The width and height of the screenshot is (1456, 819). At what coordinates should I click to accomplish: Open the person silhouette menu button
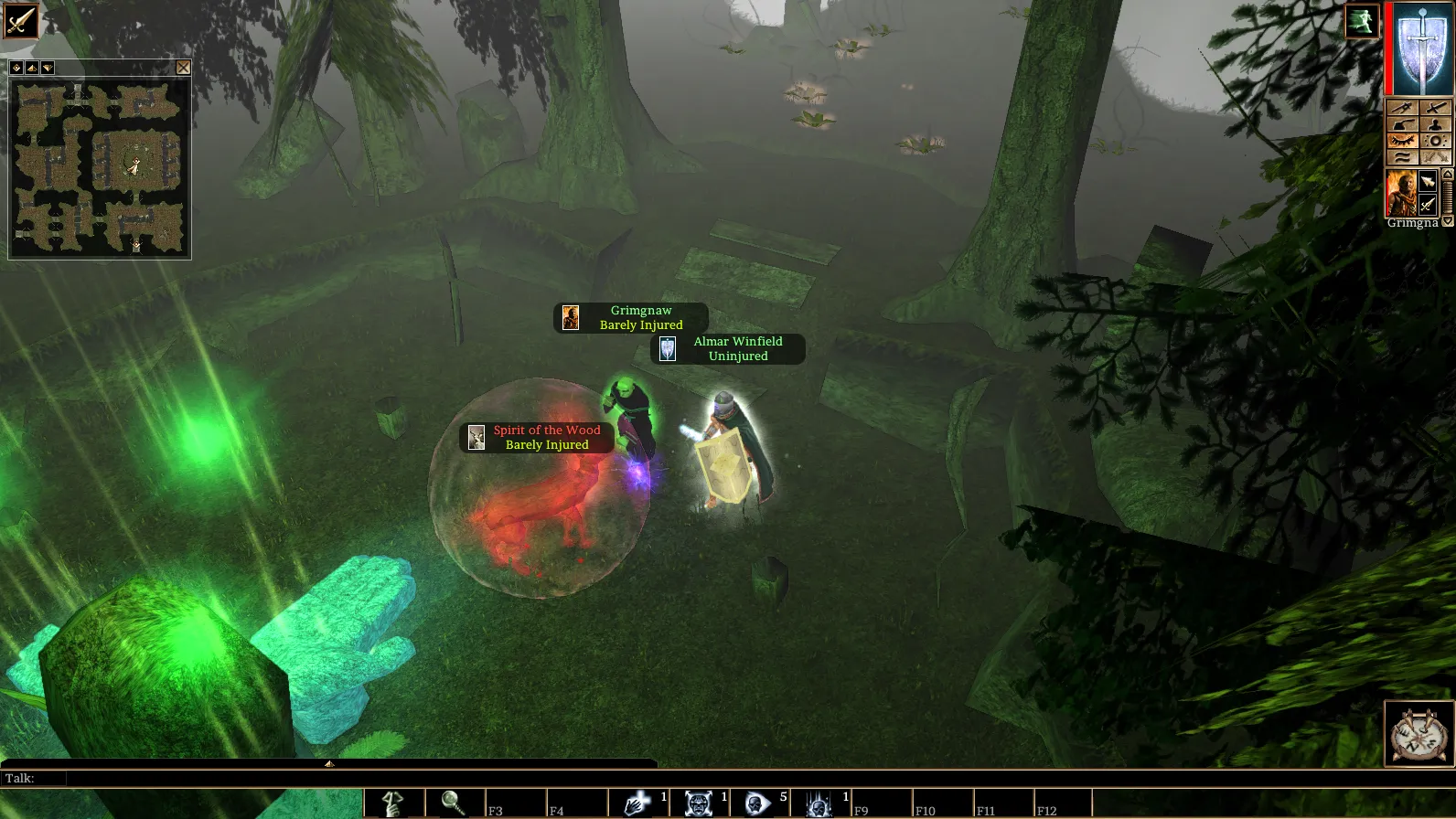[1435, 124]
